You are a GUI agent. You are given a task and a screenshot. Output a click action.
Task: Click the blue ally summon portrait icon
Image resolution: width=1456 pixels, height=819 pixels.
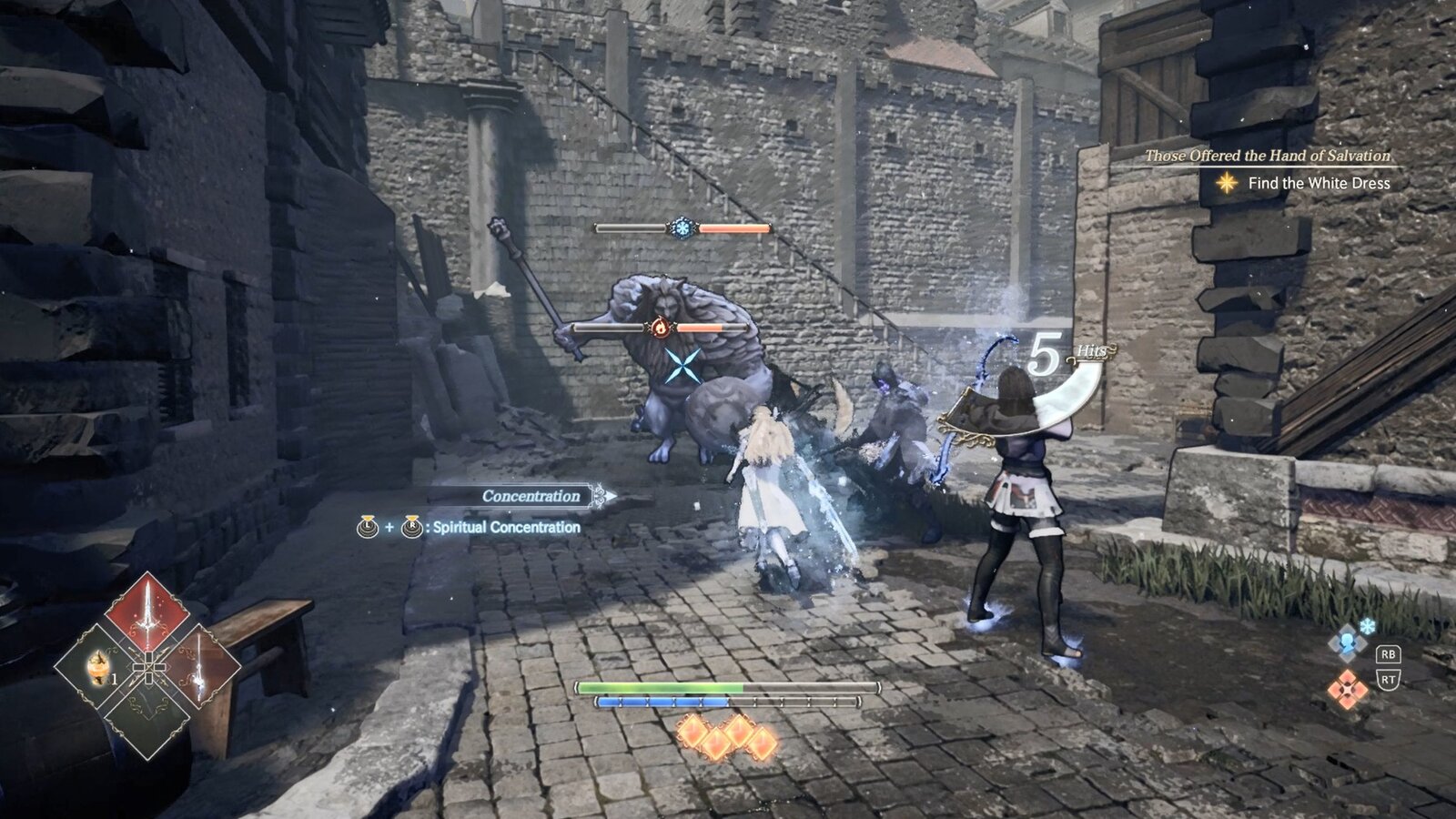1347,642
